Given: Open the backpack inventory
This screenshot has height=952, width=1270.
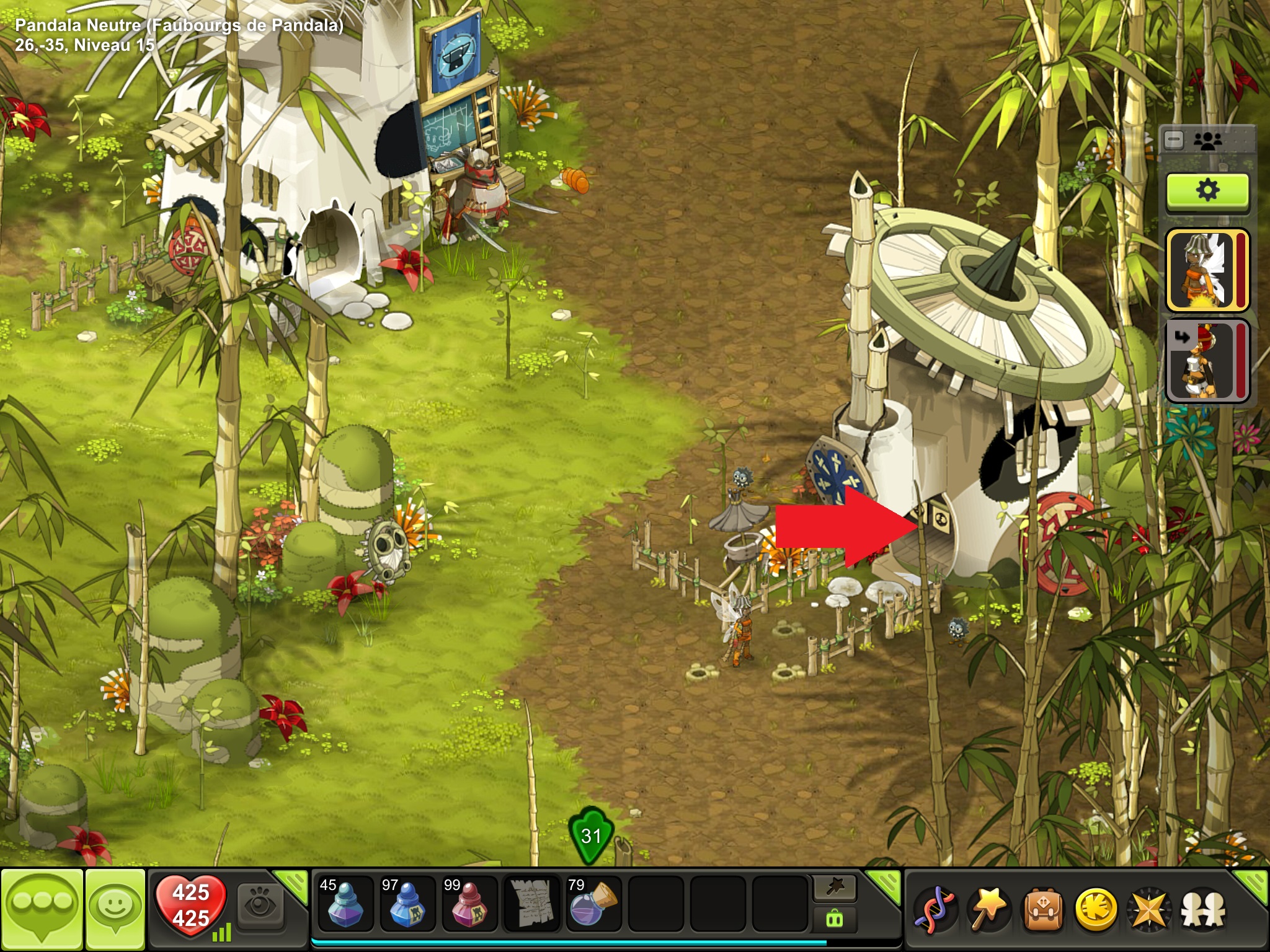Looking at the screenshot, I should click(x=1042, y=910).
